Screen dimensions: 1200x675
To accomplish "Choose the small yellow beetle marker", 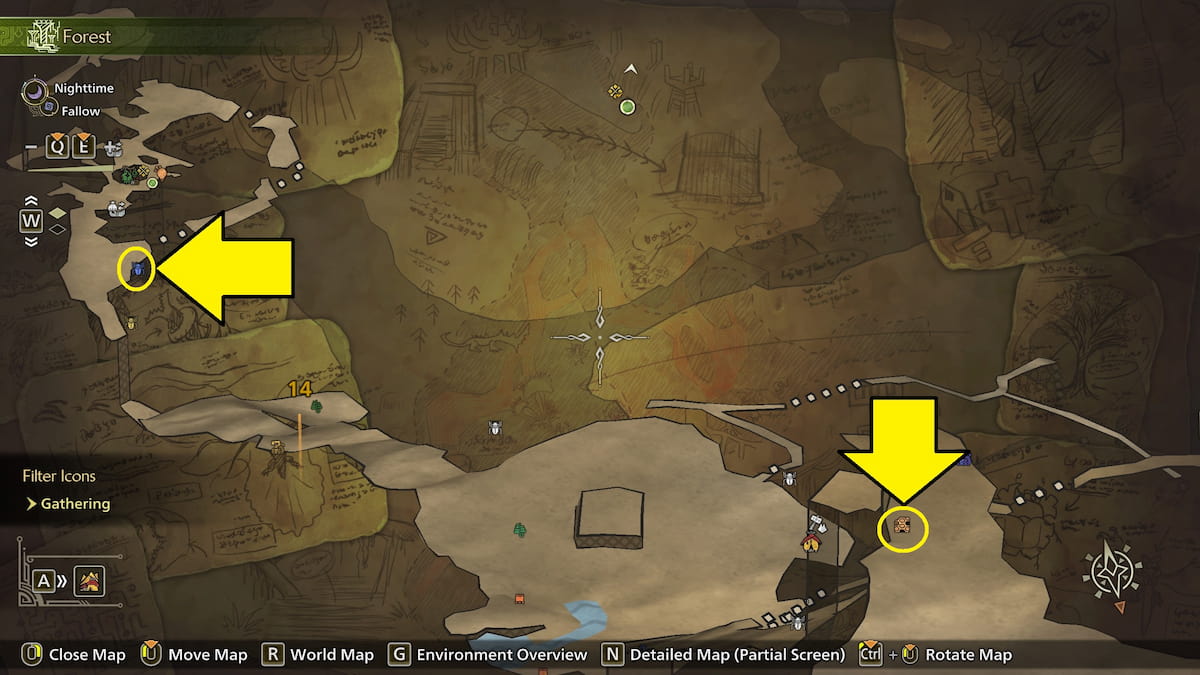I will pyautogui.click(x=131, y=323).
